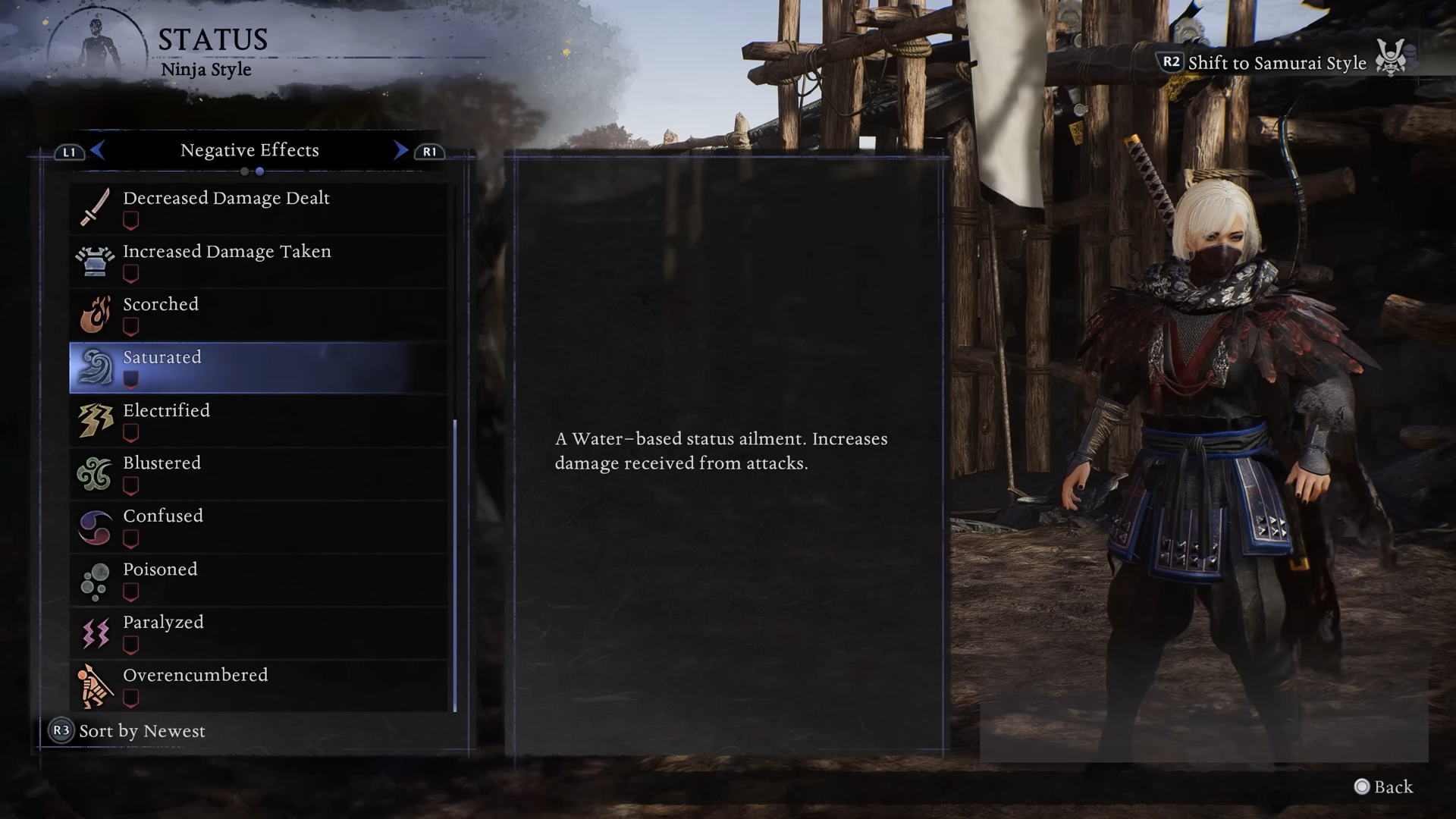Viewport: 1456px width, 819px height.
Task: Show the Paralyzed effect details
Action: [258, 632]
